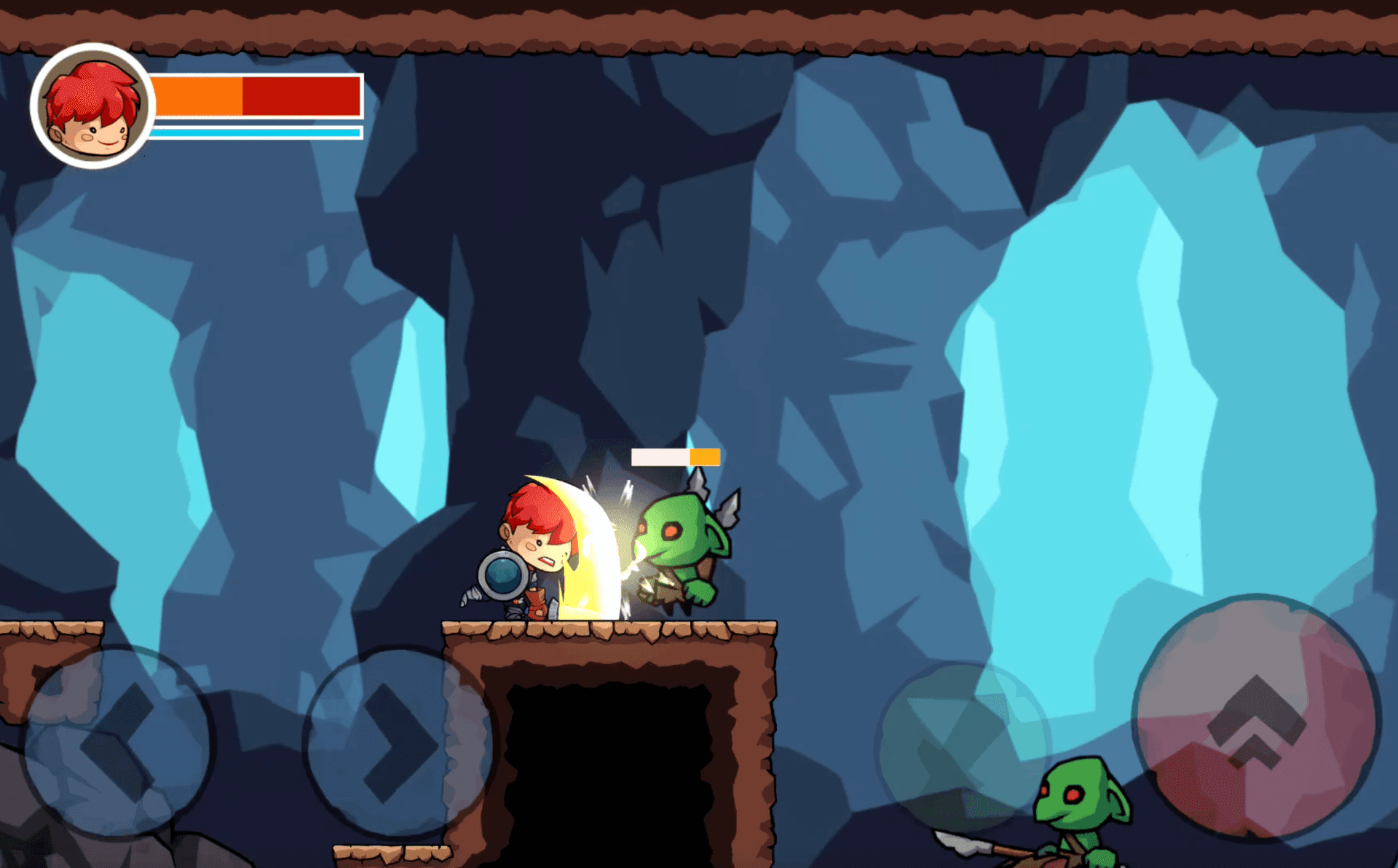The image size is (1398, 868).
Task: Tap the right arrow movement button
Action: pos(398,743)
